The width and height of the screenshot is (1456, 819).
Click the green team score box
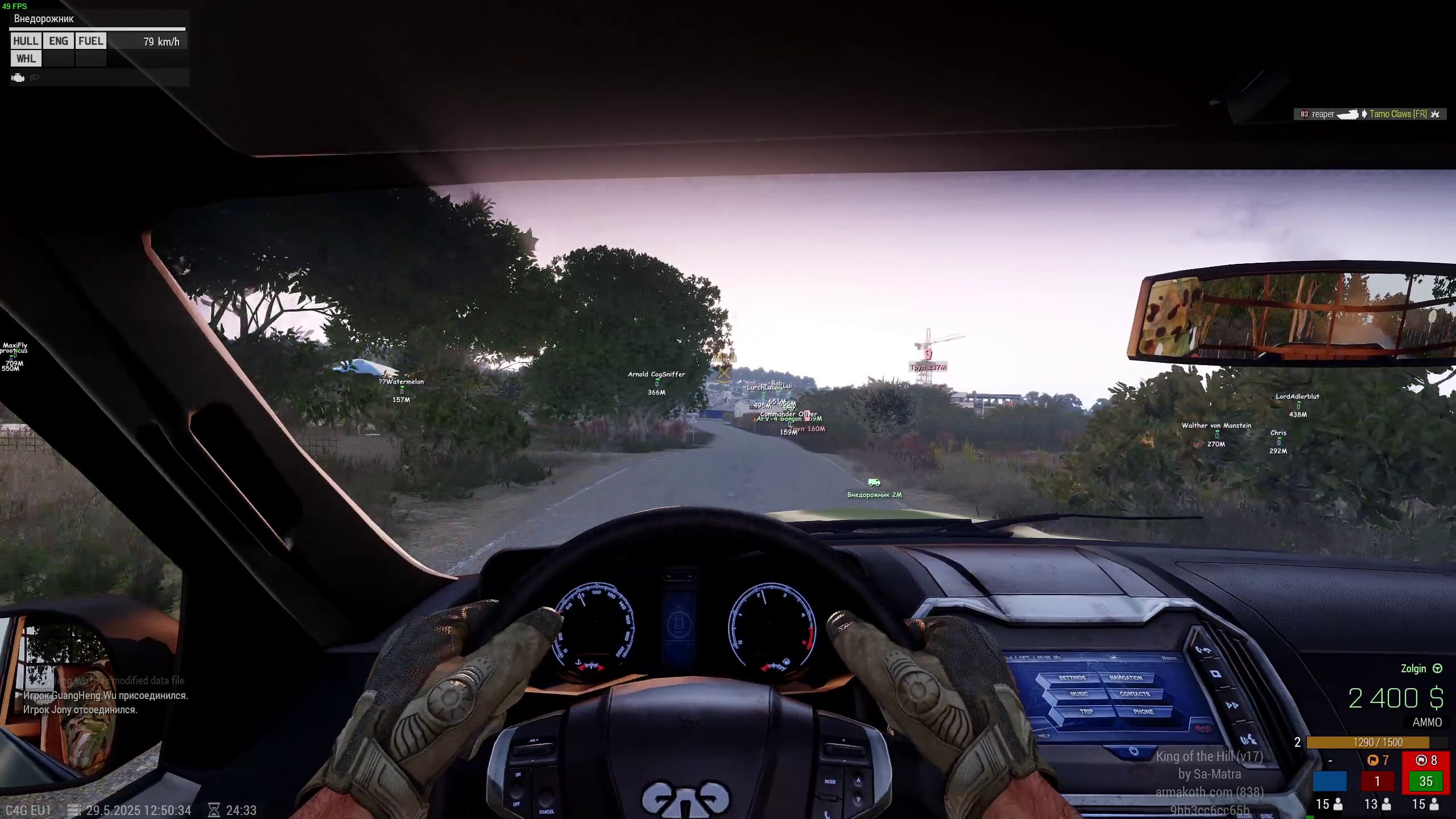point(1425,781)
